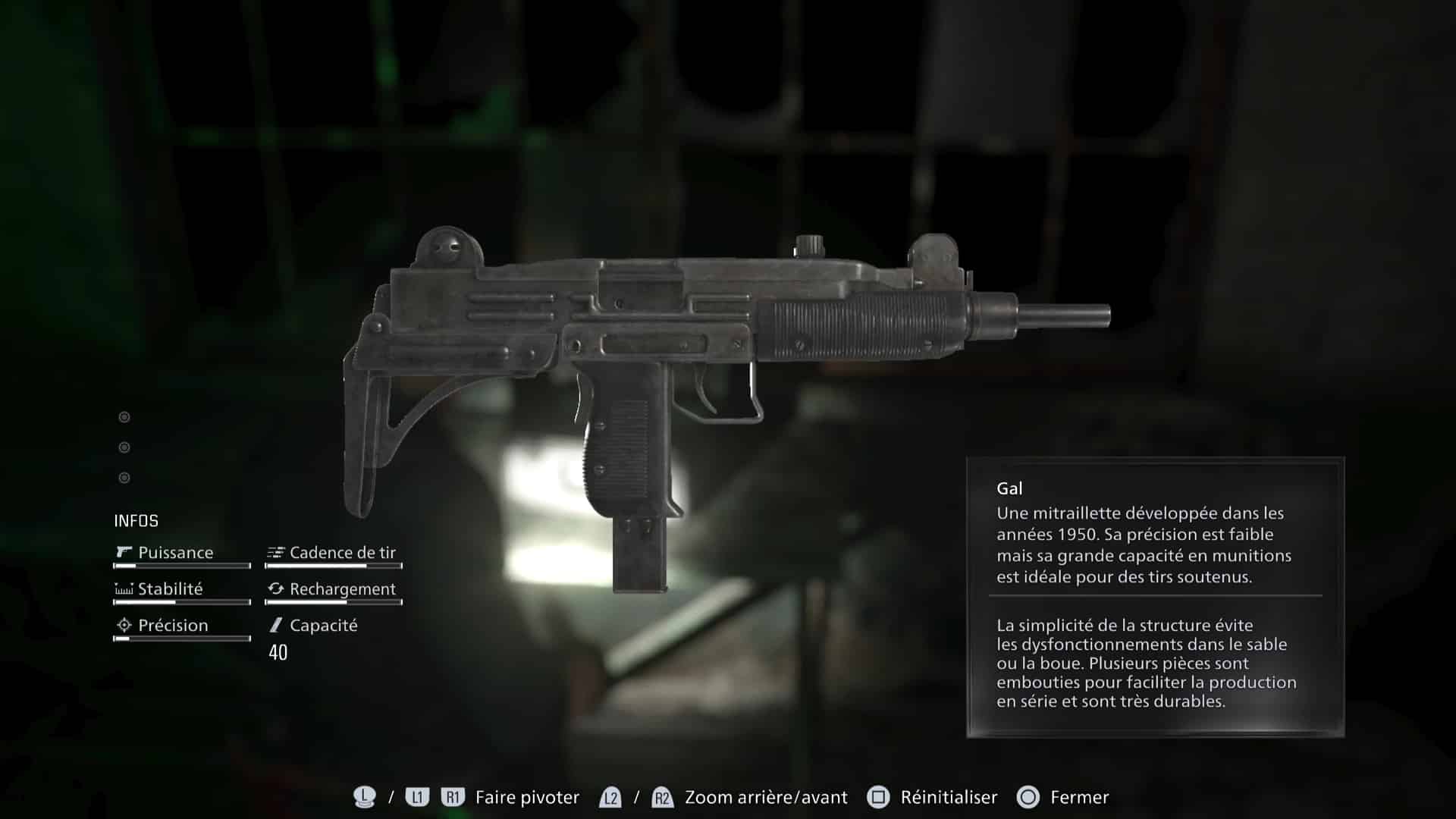
Task: Click the square button icon beside Réinitialiser
Action: [880, 797]
